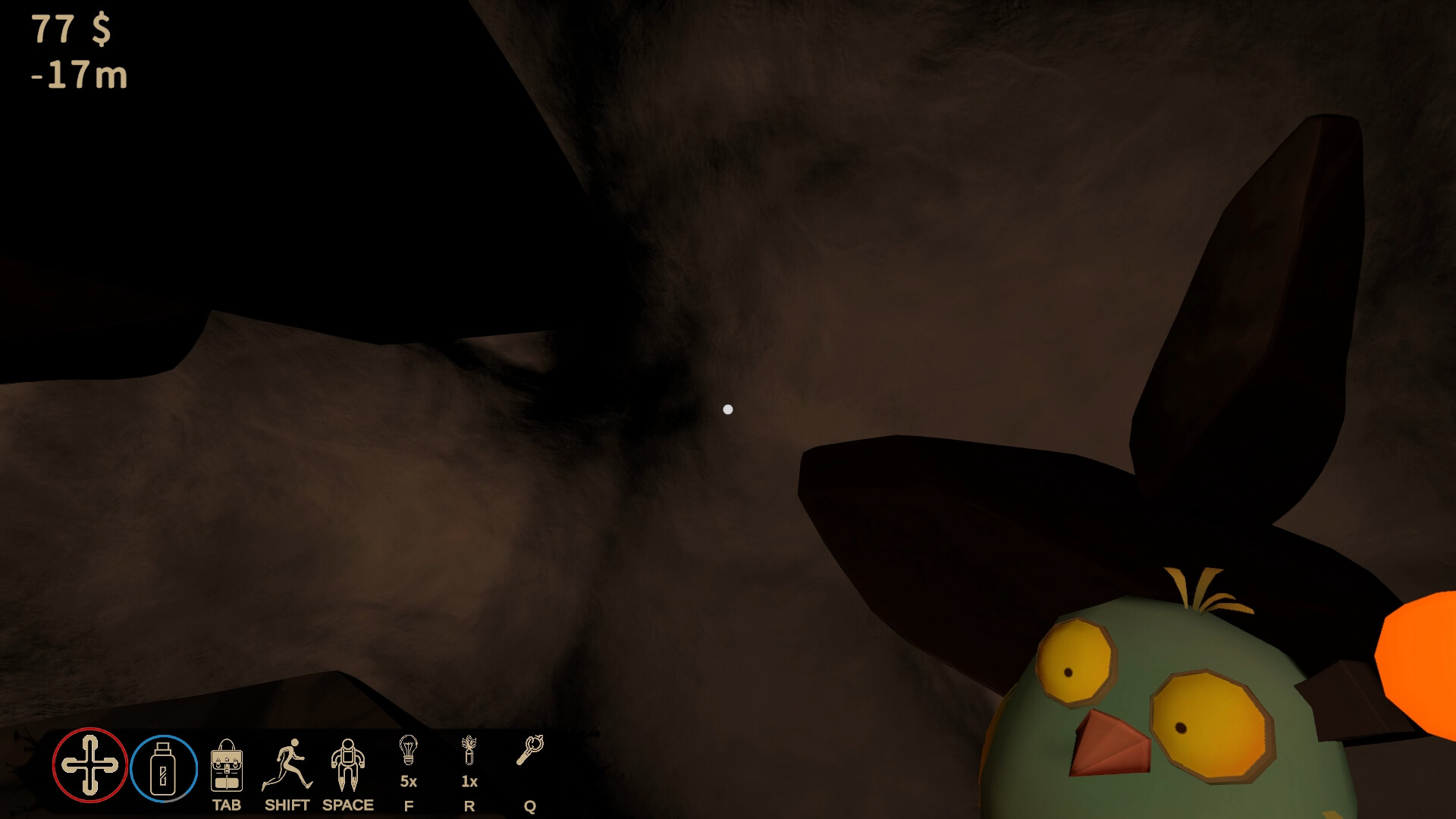Click the TAB keybind label
Screen dimensions: 1456x819
click(227, 806)
